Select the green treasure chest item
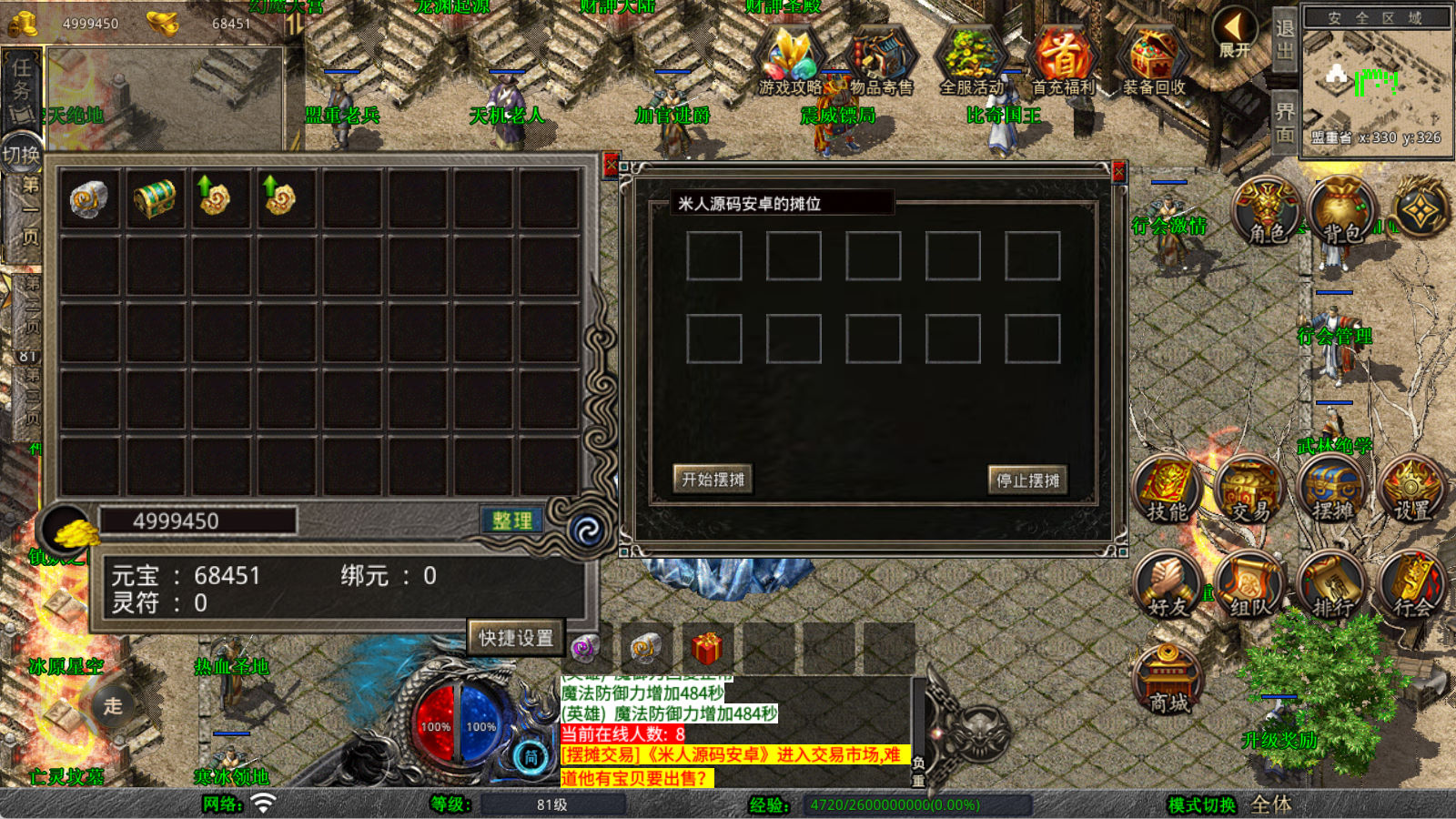The width and height of the screenshot is (1456, 819). point(155,198)
